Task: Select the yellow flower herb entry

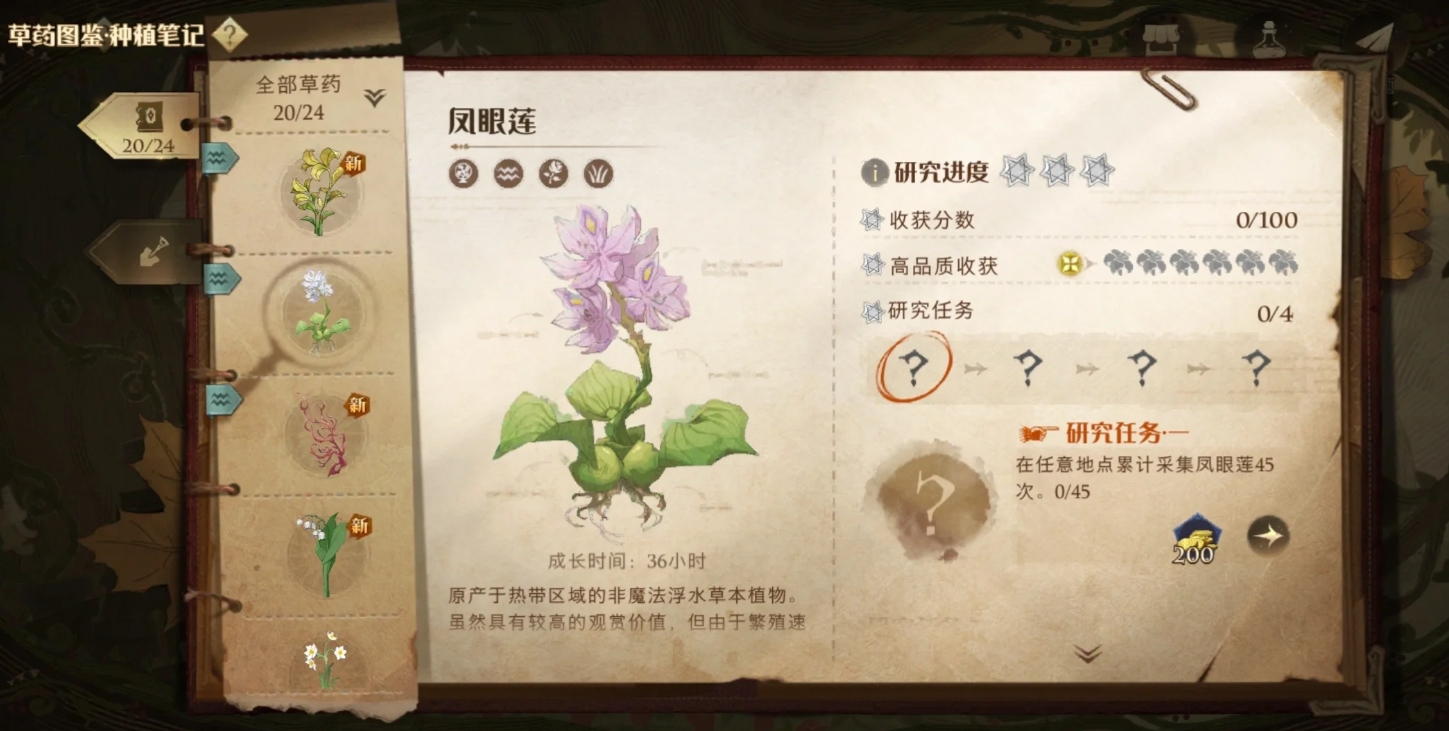Action: point(320,190)
